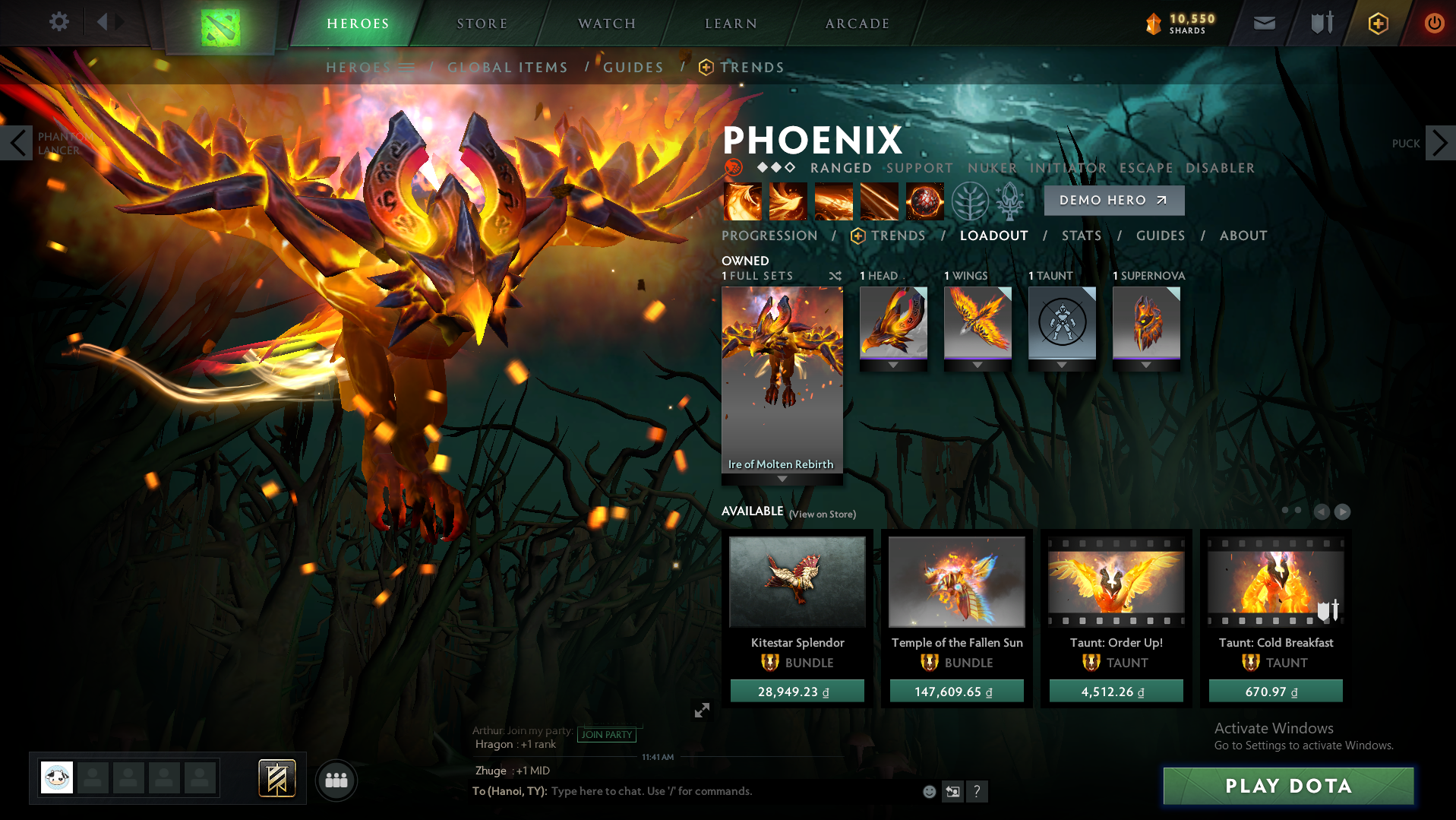Expand the Wings item slot dropdown

[978, 364]
